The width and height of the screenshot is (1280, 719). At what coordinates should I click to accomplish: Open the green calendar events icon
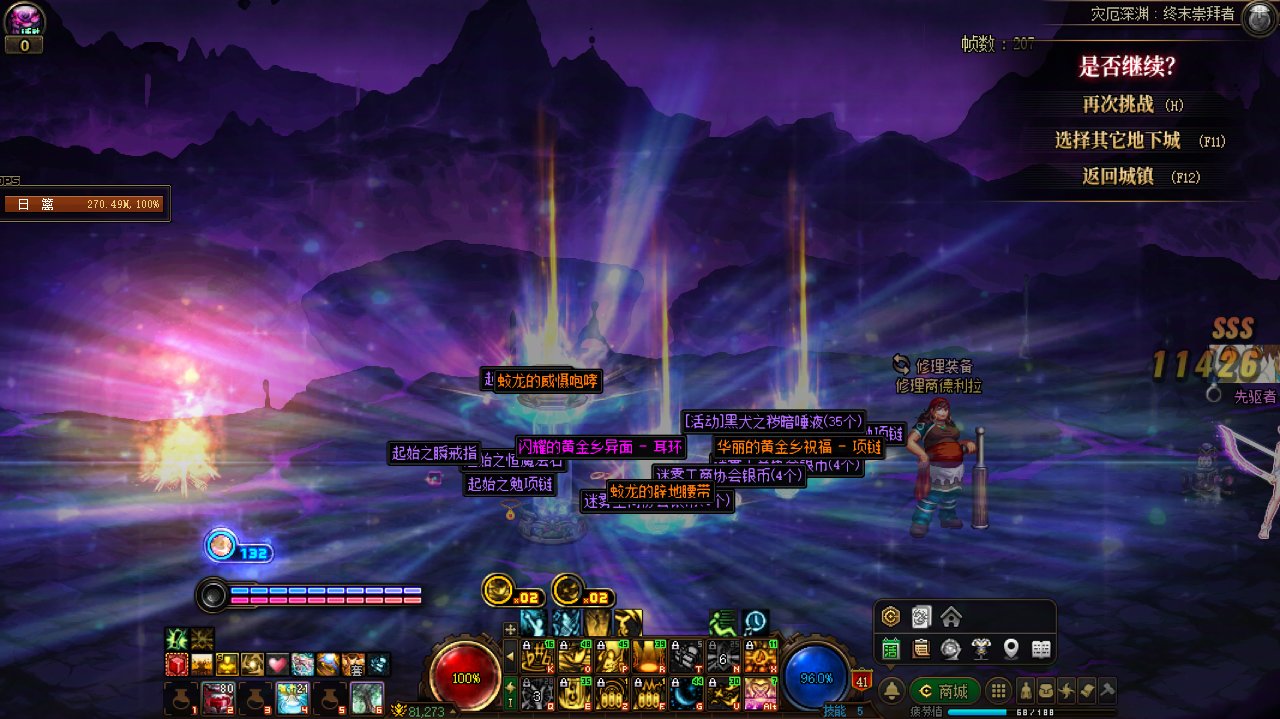tap(890, 649)
